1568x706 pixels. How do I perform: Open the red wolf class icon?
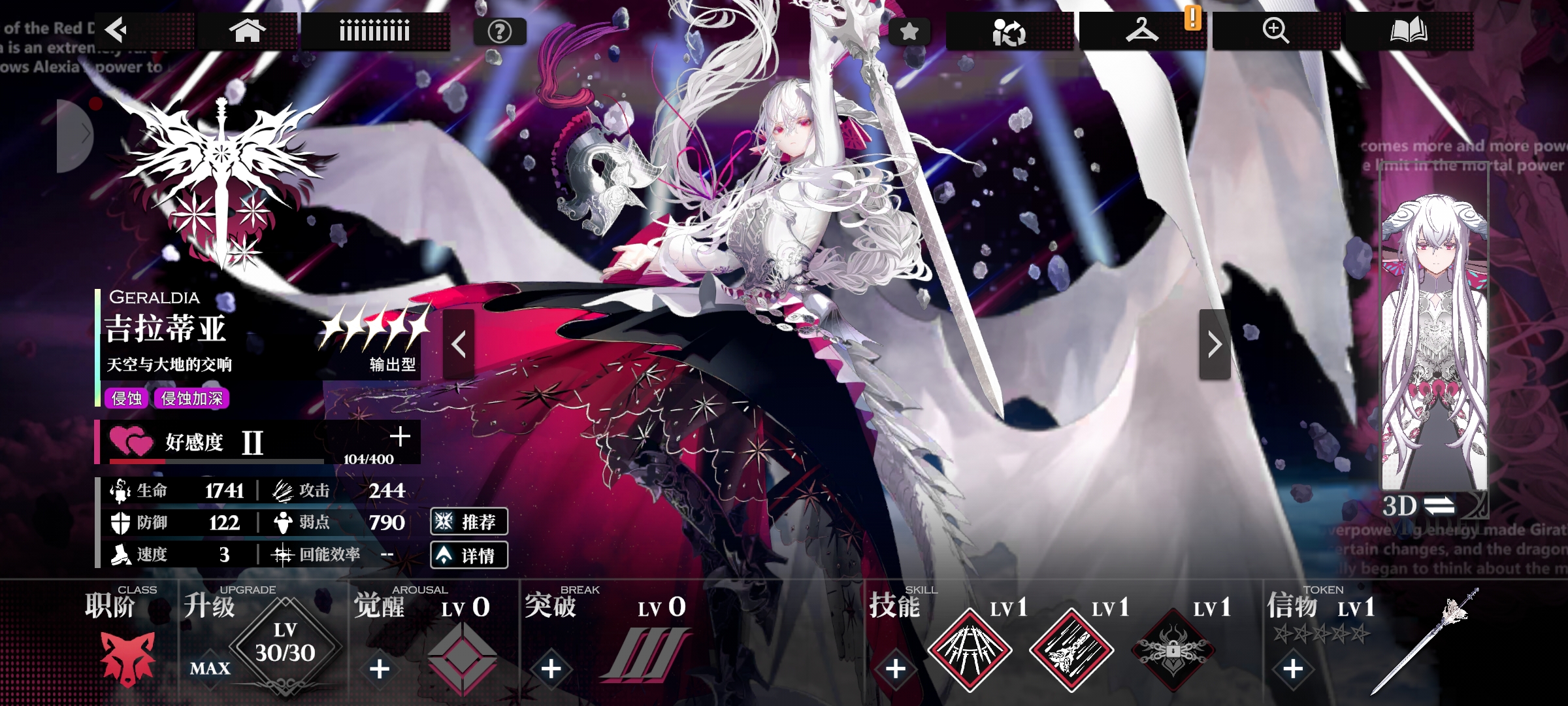[x=128, y=658]
